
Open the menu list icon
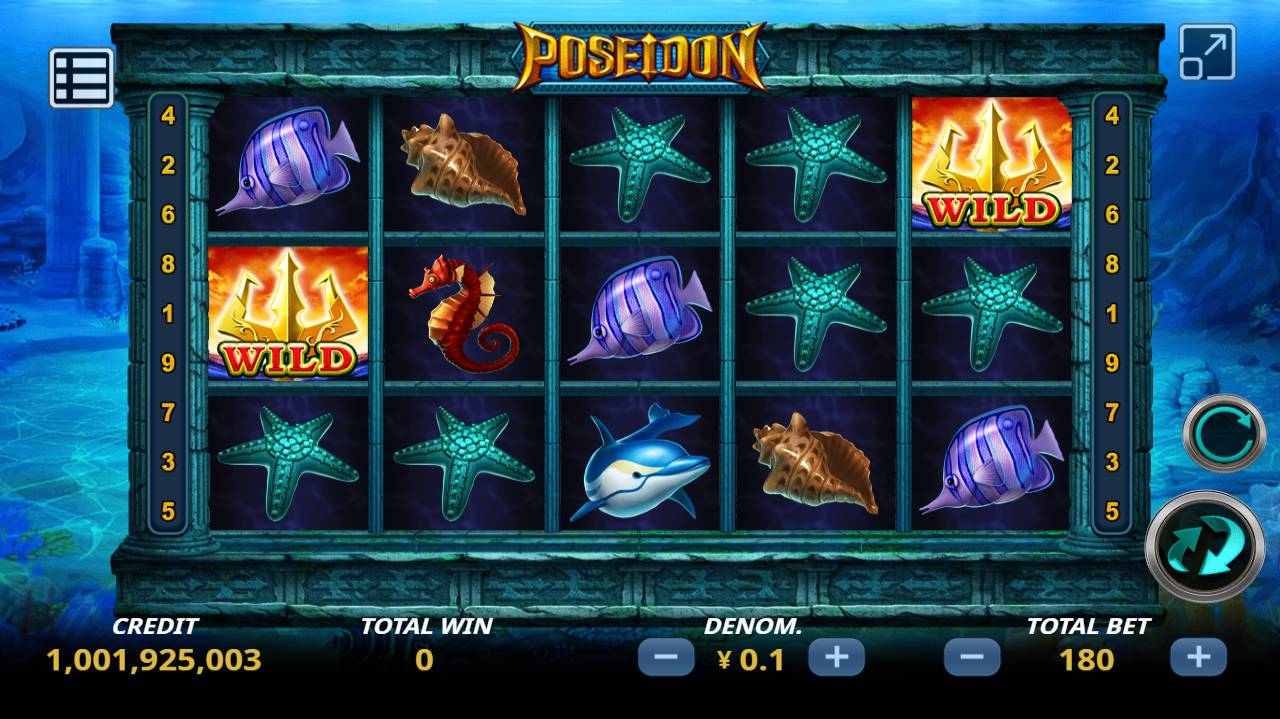point(81,78)
